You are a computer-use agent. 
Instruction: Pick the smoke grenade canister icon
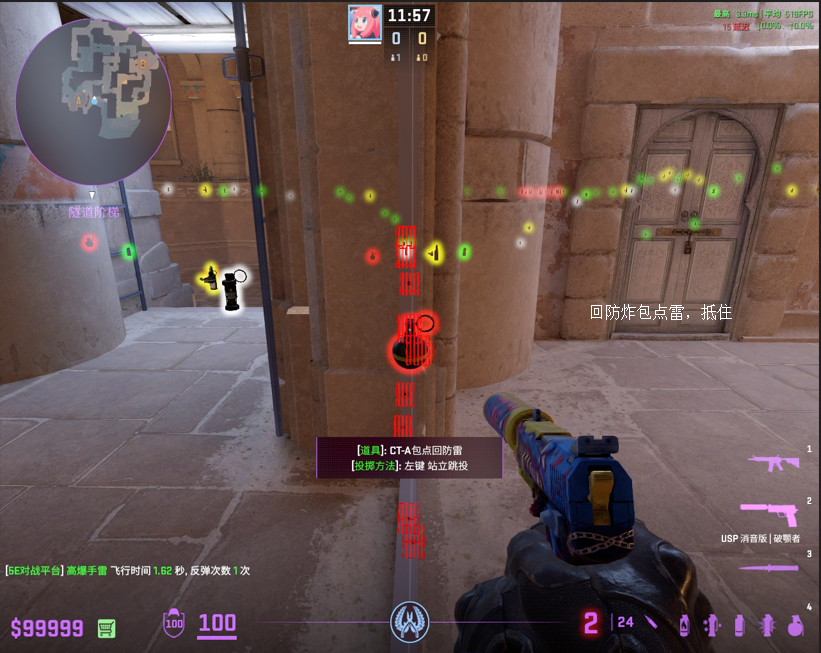coord(740,625)
